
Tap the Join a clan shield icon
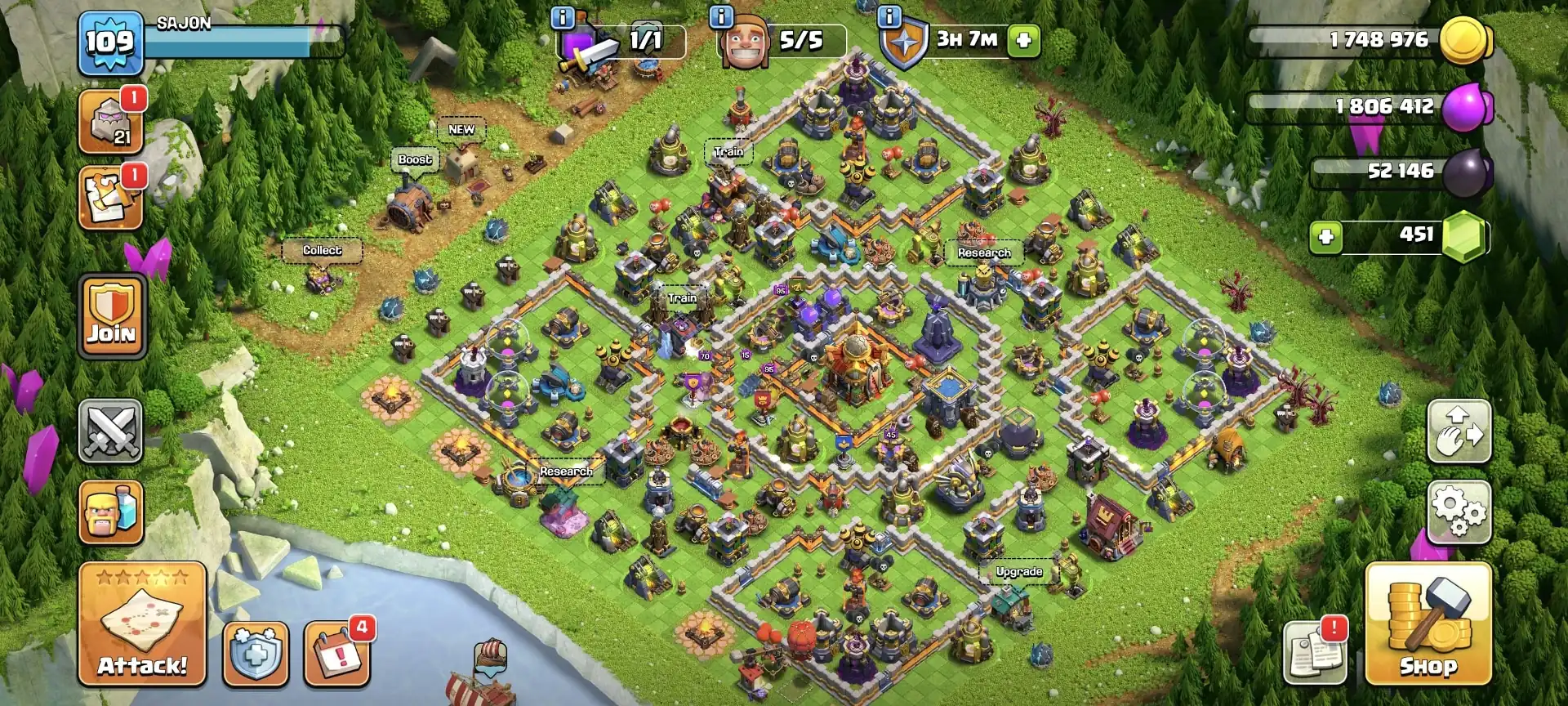pyautogui.click(x=111, y=315)
